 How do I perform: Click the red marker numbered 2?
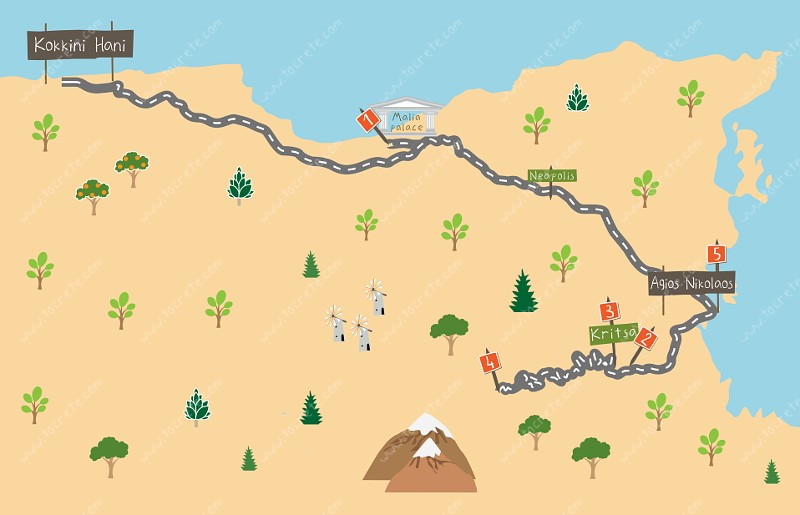click(646, 339)
